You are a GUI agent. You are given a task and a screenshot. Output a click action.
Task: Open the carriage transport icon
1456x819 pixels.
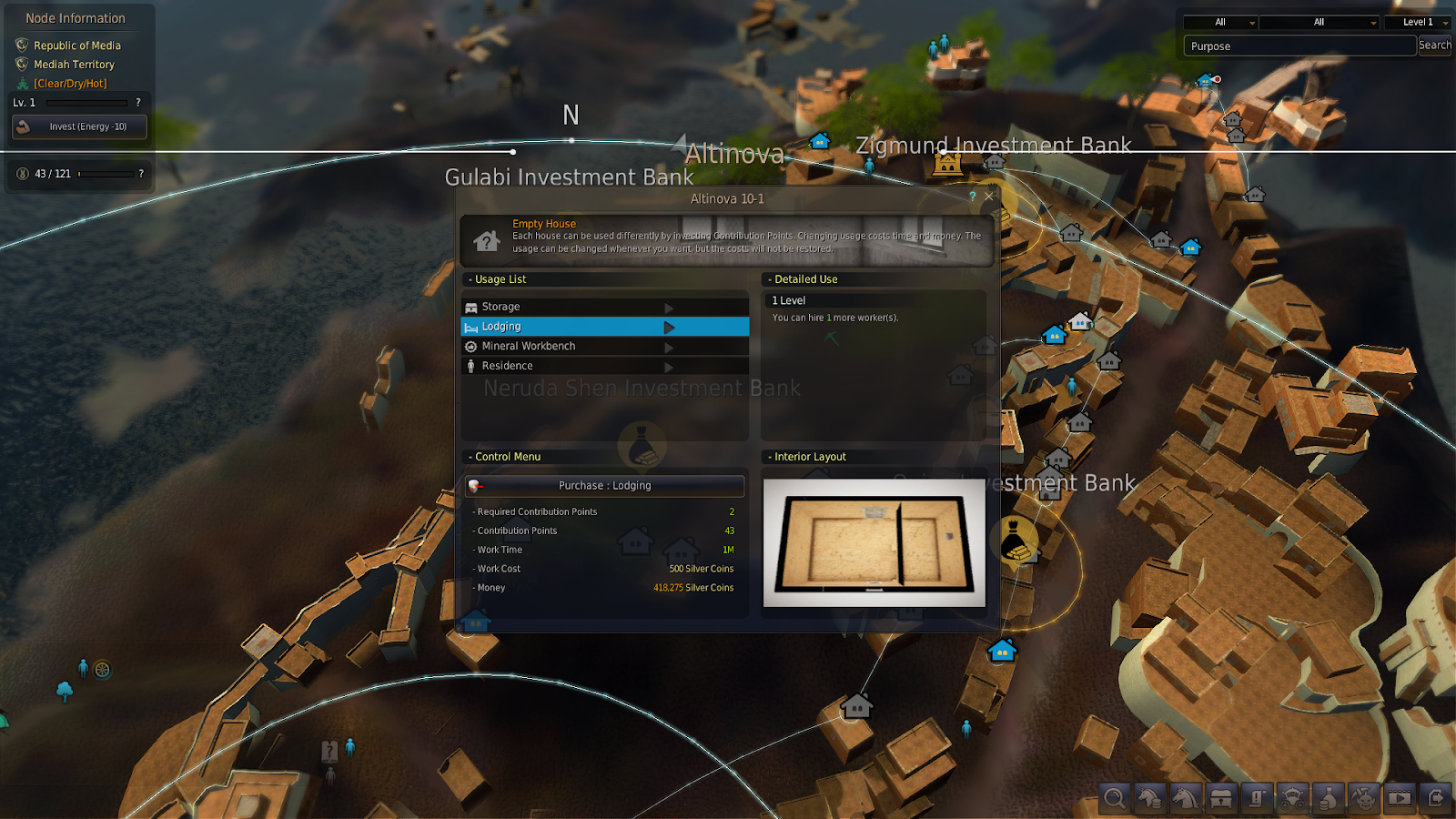[x=1292, y=798]
